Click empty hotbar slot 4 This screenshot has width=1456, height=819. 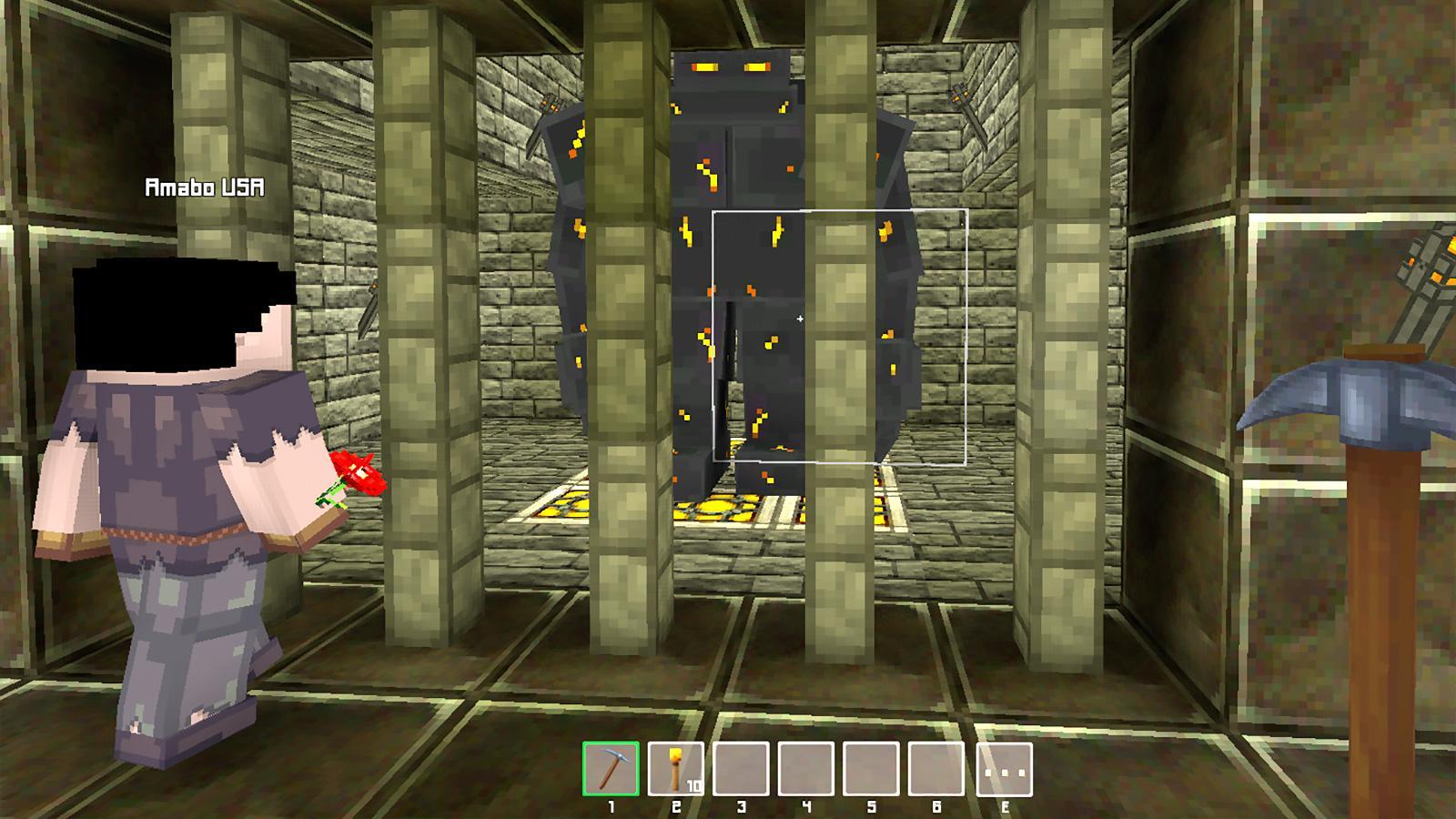pos(804,770)
